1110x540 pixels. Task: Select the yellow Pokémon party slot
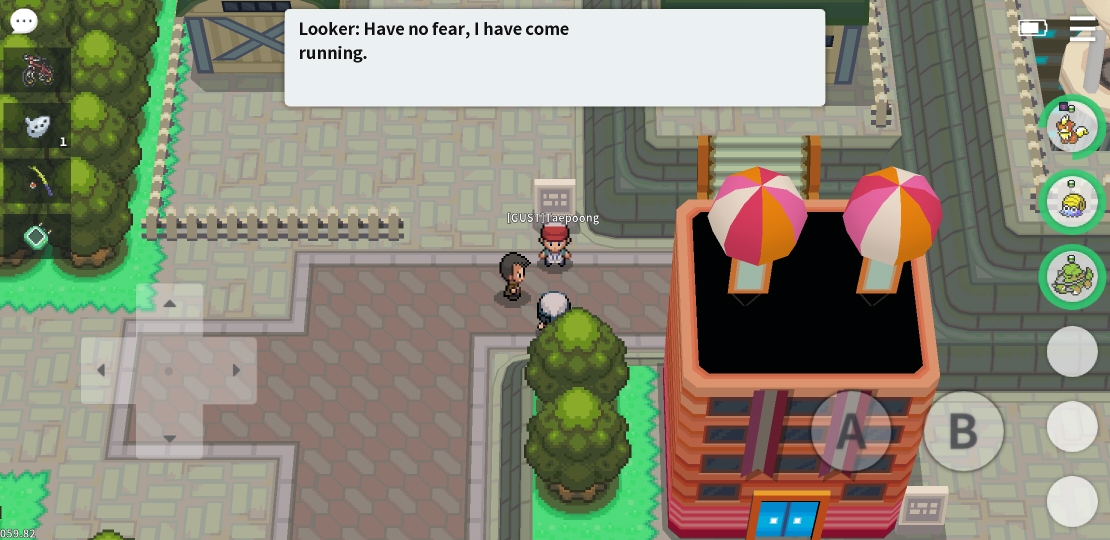click(x=1072, y=202)
